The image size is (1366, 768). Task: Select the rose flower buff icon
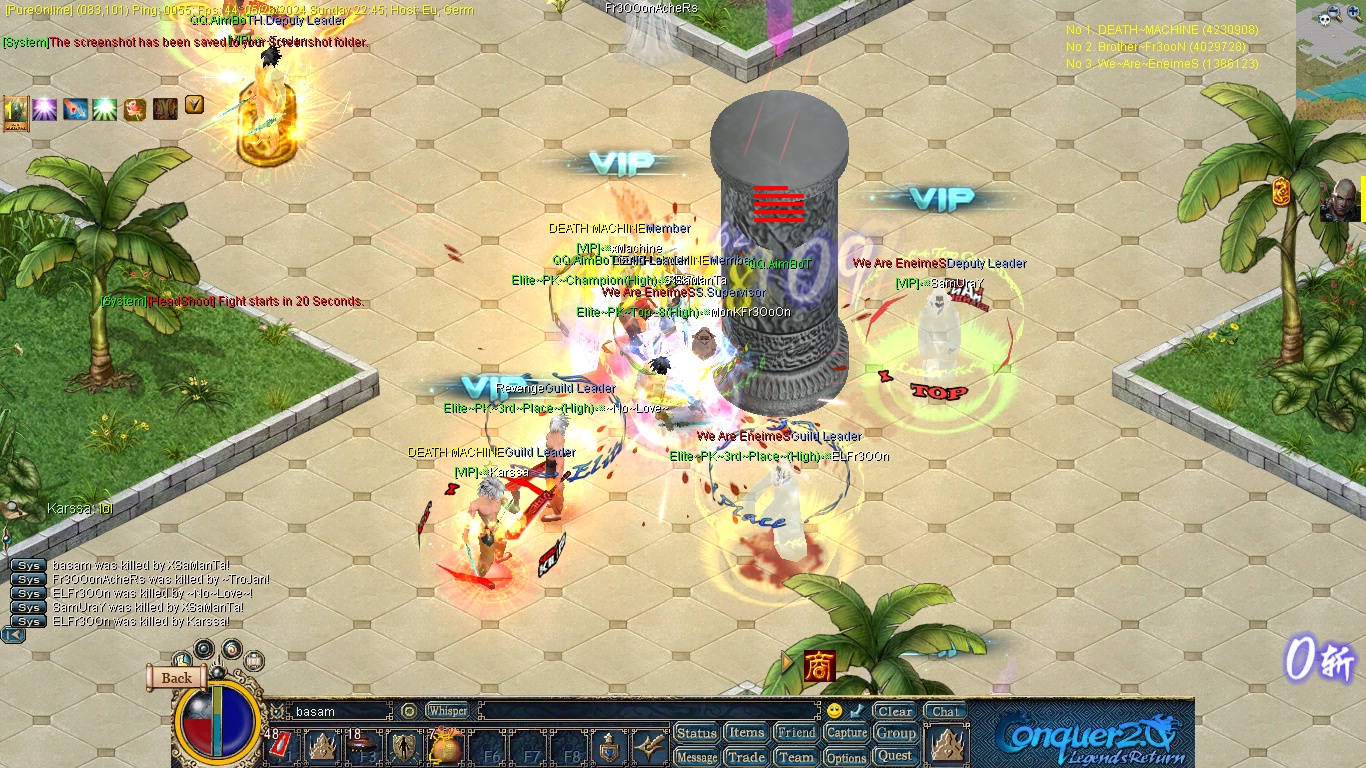coord(135,109)
